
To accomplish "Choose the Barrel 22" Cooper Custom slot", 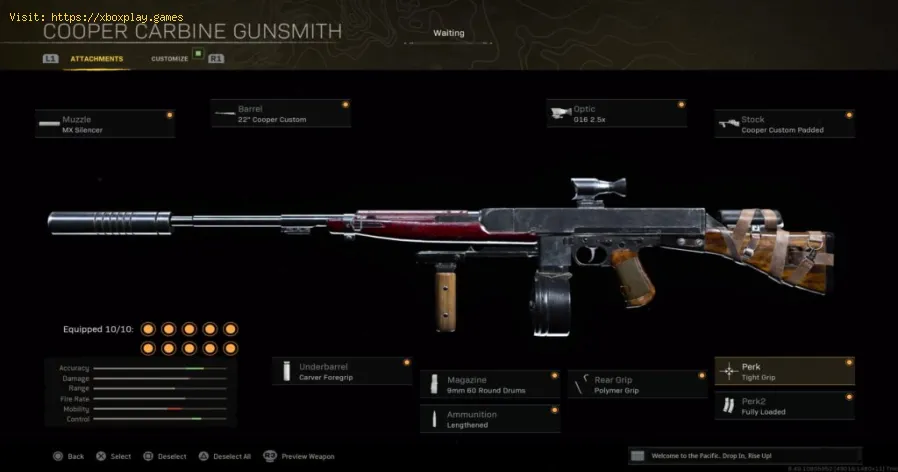I will coord(281,113).
